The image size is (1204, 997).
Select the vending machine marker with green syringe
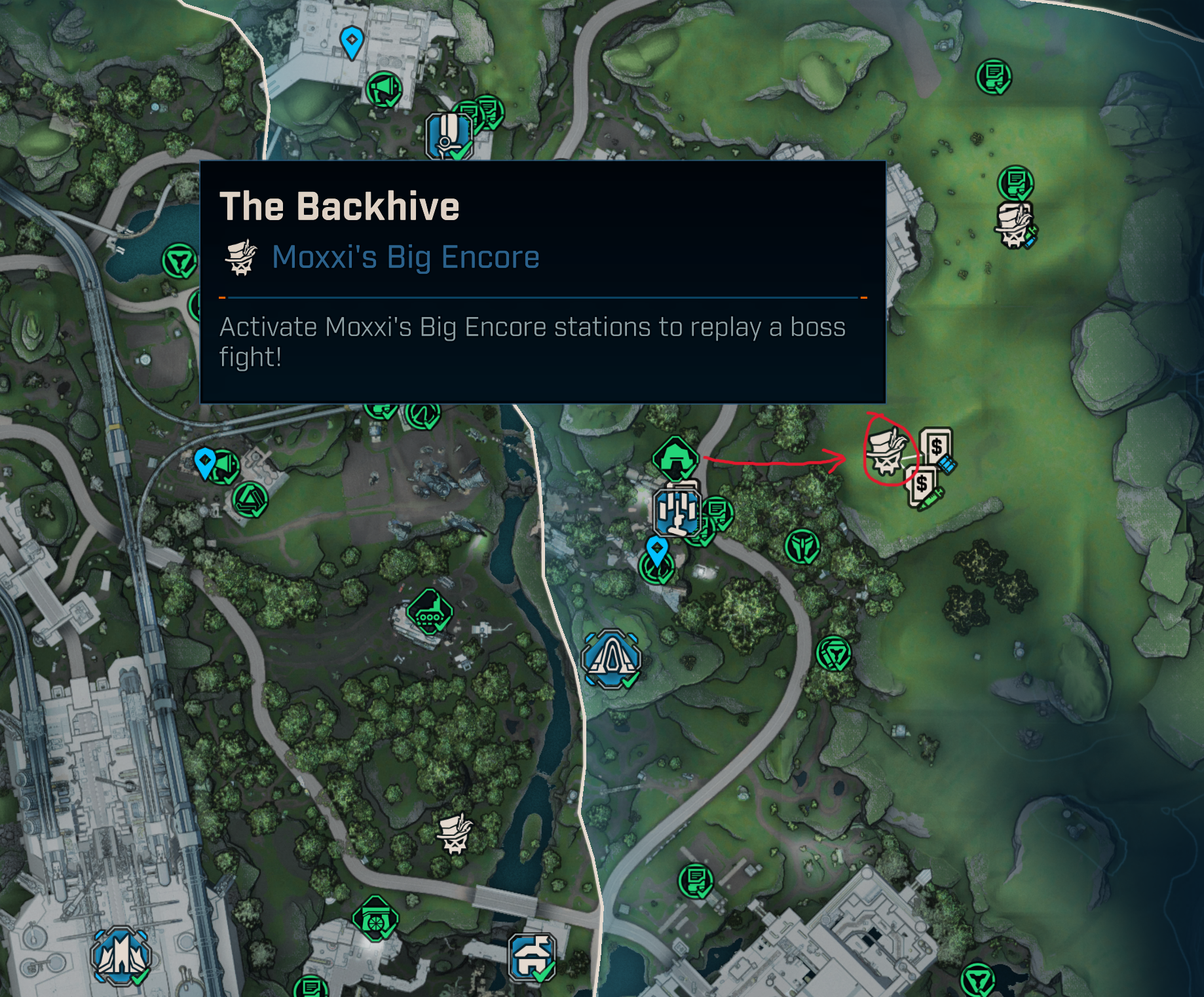(x=922, y=486)
